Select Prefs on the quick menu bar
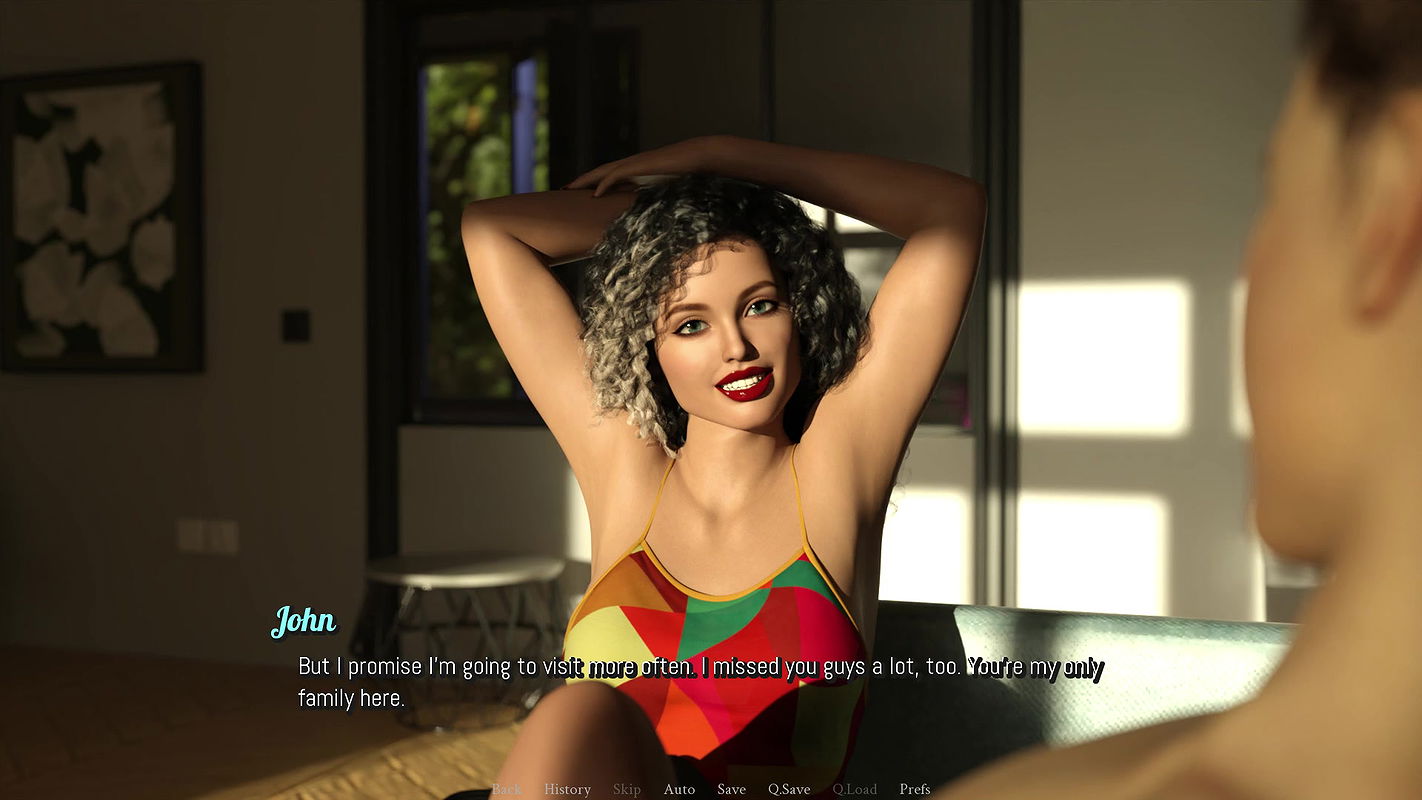 (x=913, y=789)
